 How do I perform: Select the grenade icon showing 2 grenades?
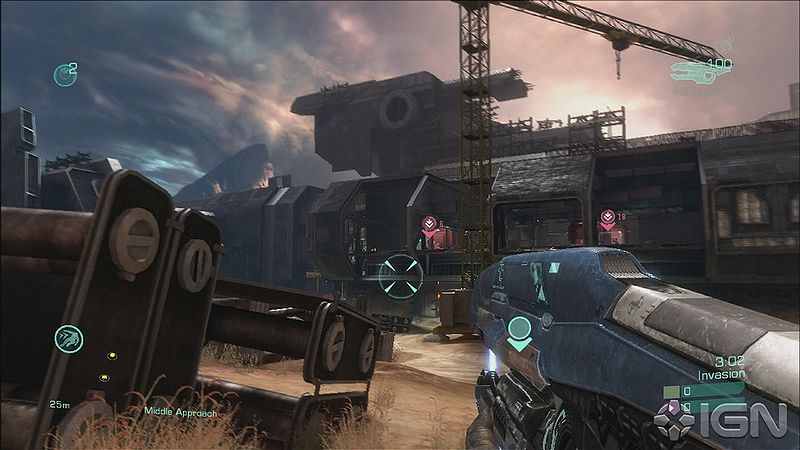click(x=64, y=74)
